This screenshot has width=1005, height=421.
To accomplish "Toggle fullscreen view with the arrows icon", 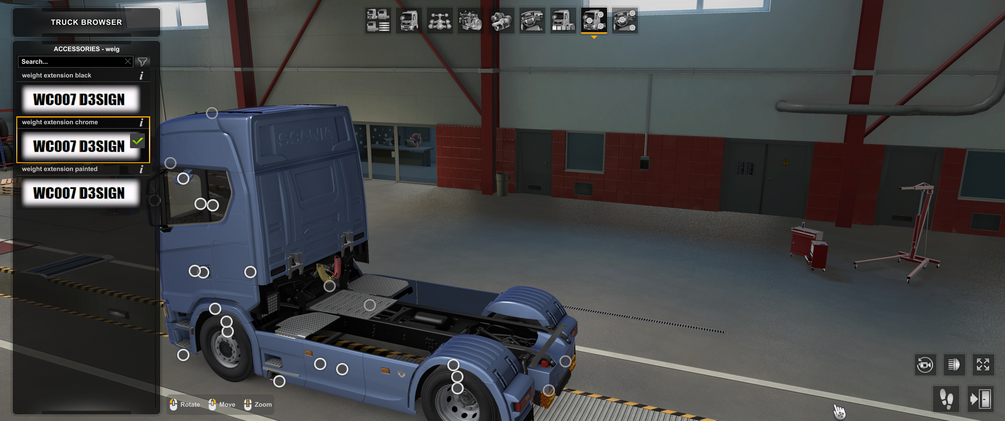I will [983, 365].
